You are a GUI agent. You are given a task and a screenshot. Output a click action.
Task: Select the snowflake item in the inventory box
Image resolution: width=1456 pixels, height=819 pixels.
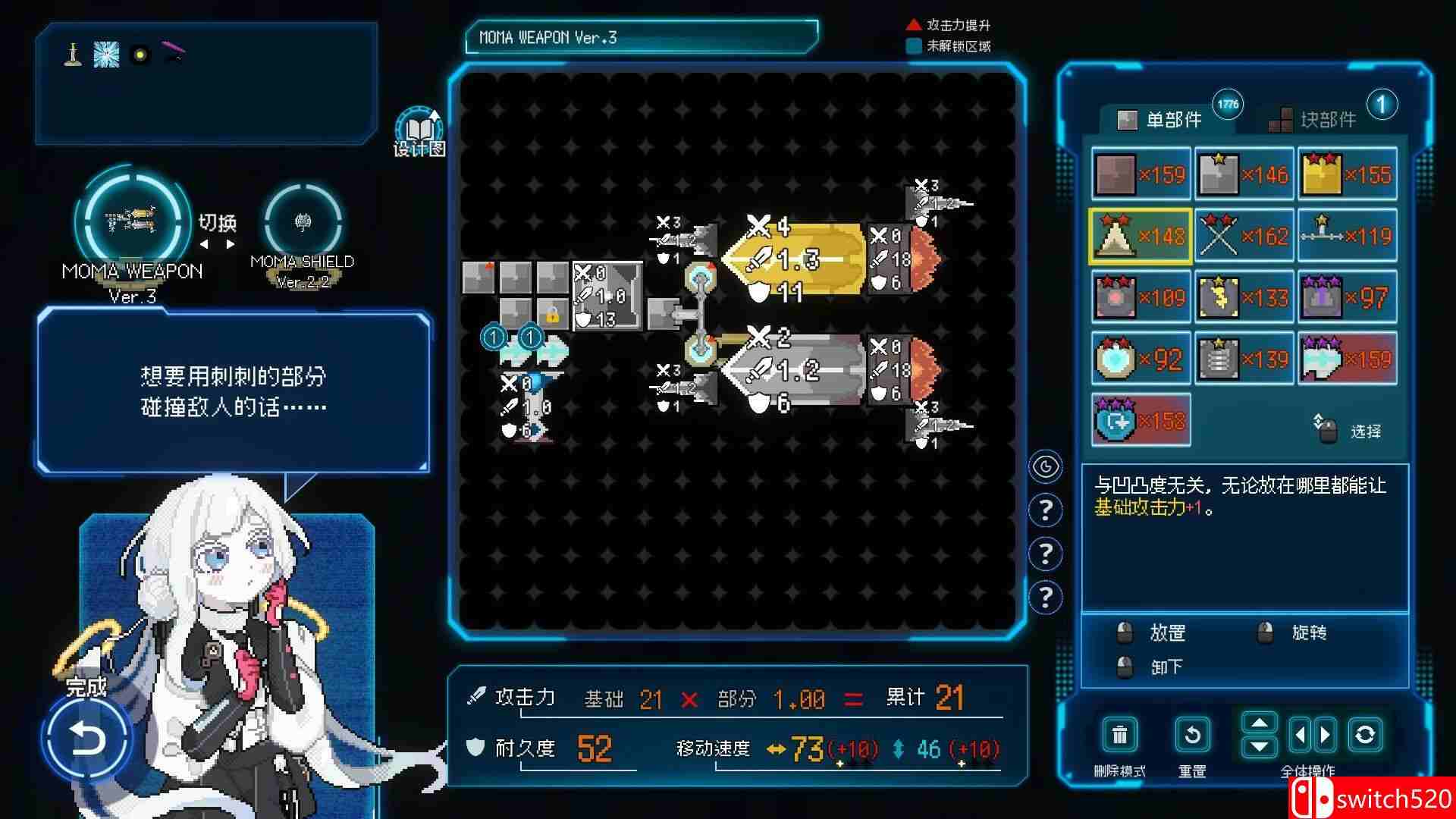pos(106,54)
